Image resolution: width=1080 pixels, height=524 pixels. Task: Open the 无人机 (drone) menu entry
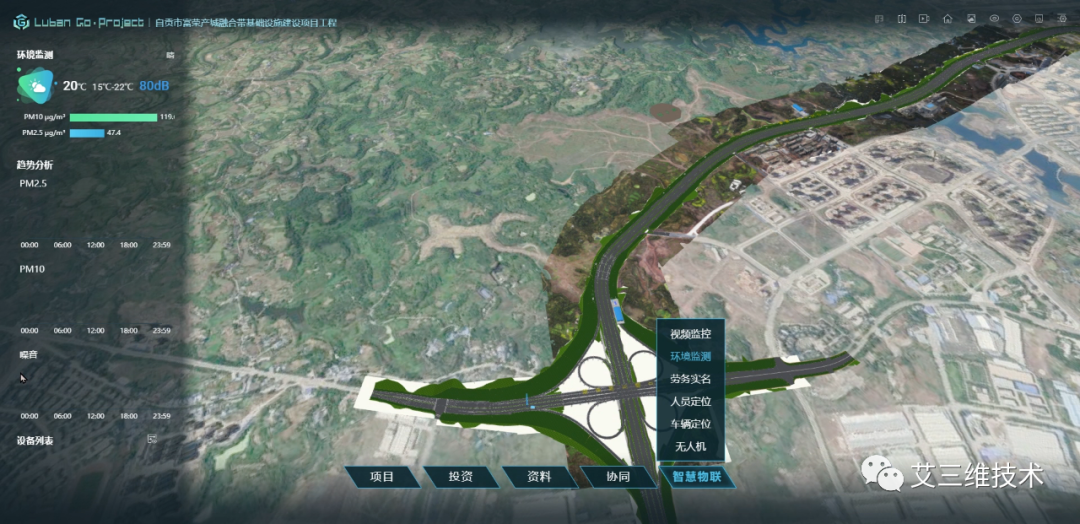click(x=690, y=446)
